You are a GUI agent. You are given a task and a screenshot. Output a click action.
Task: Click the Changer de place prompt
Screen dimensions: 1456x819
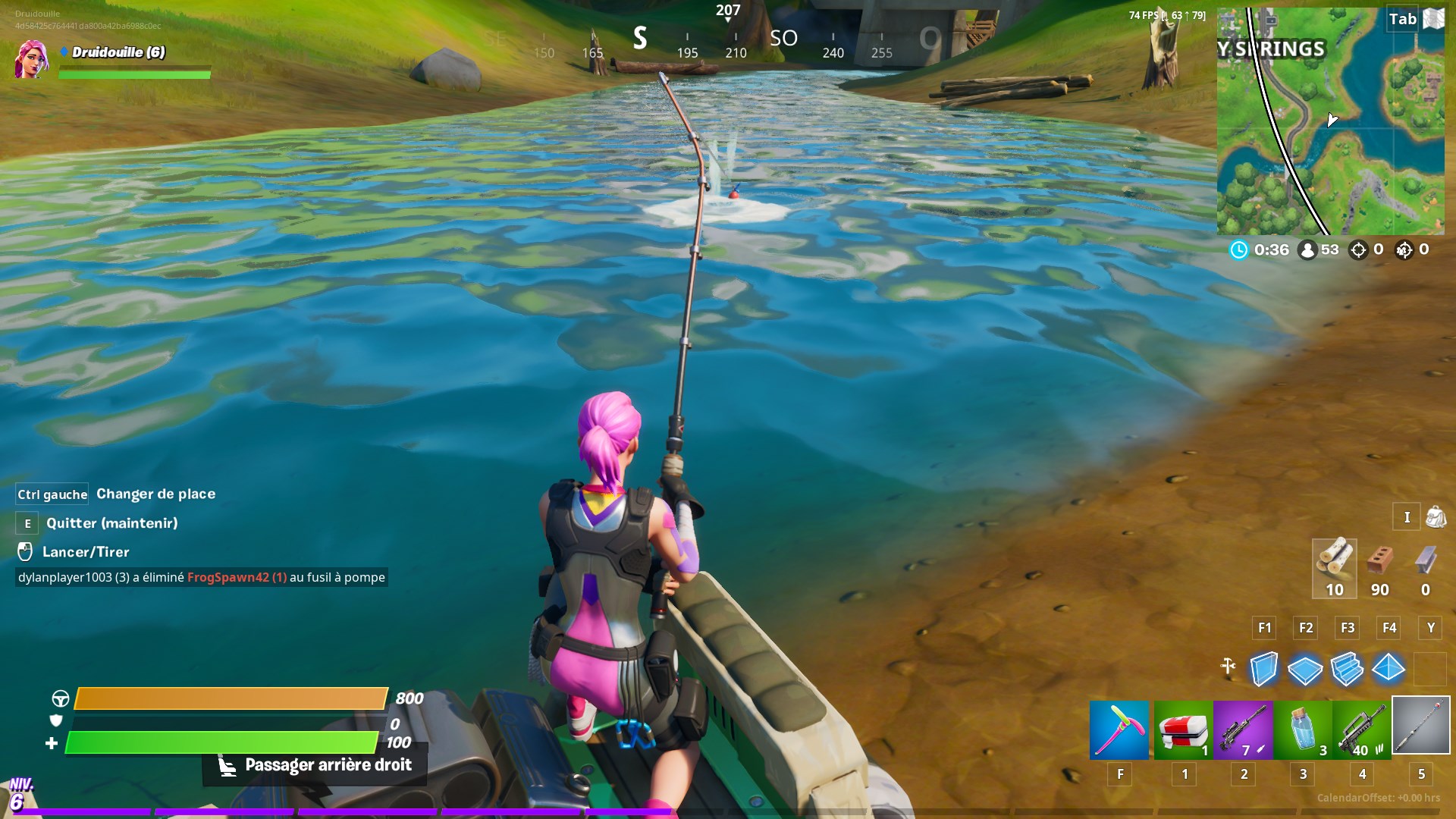coord(155,494)
